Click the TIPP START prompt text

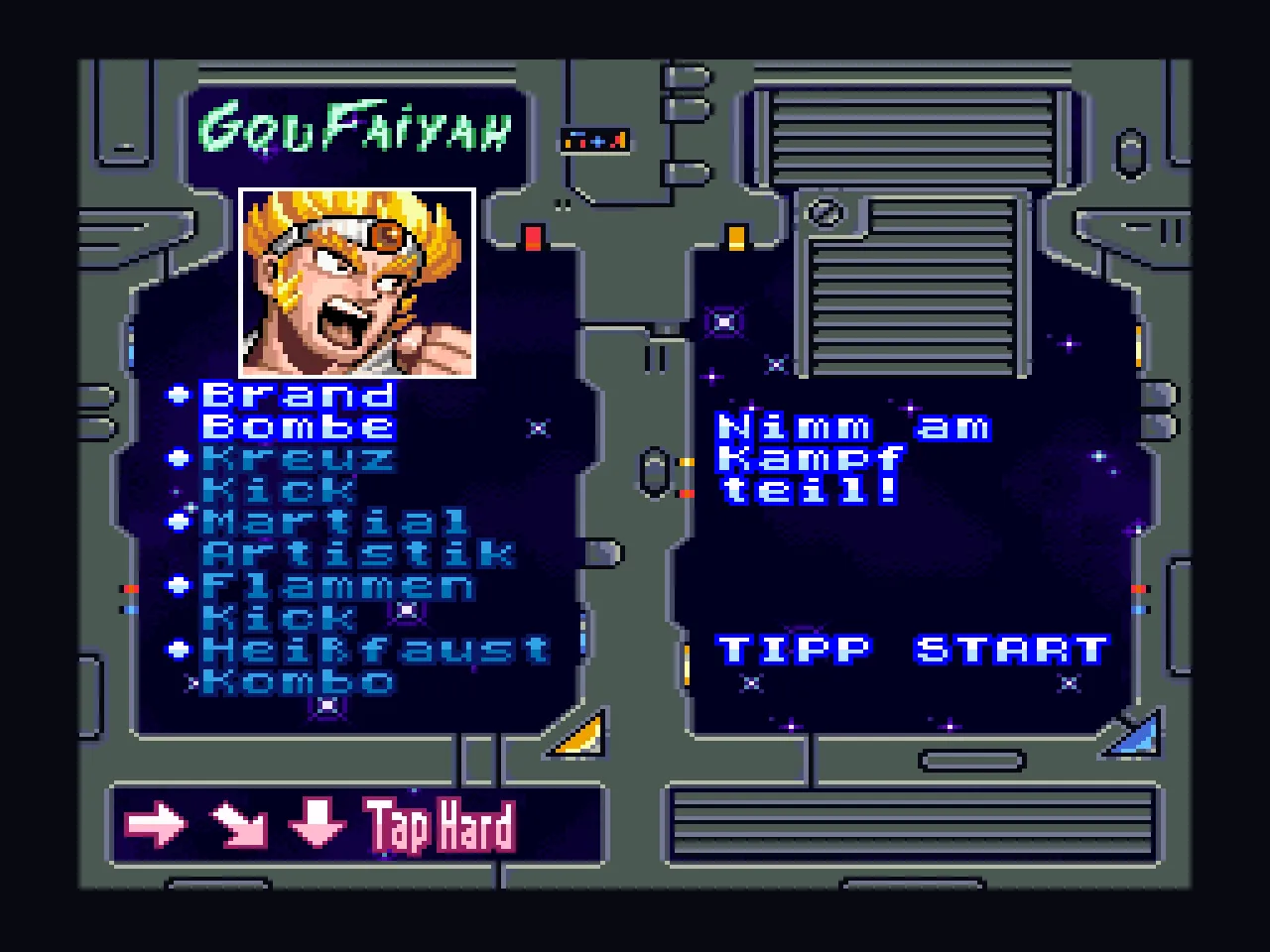[911, 650]
